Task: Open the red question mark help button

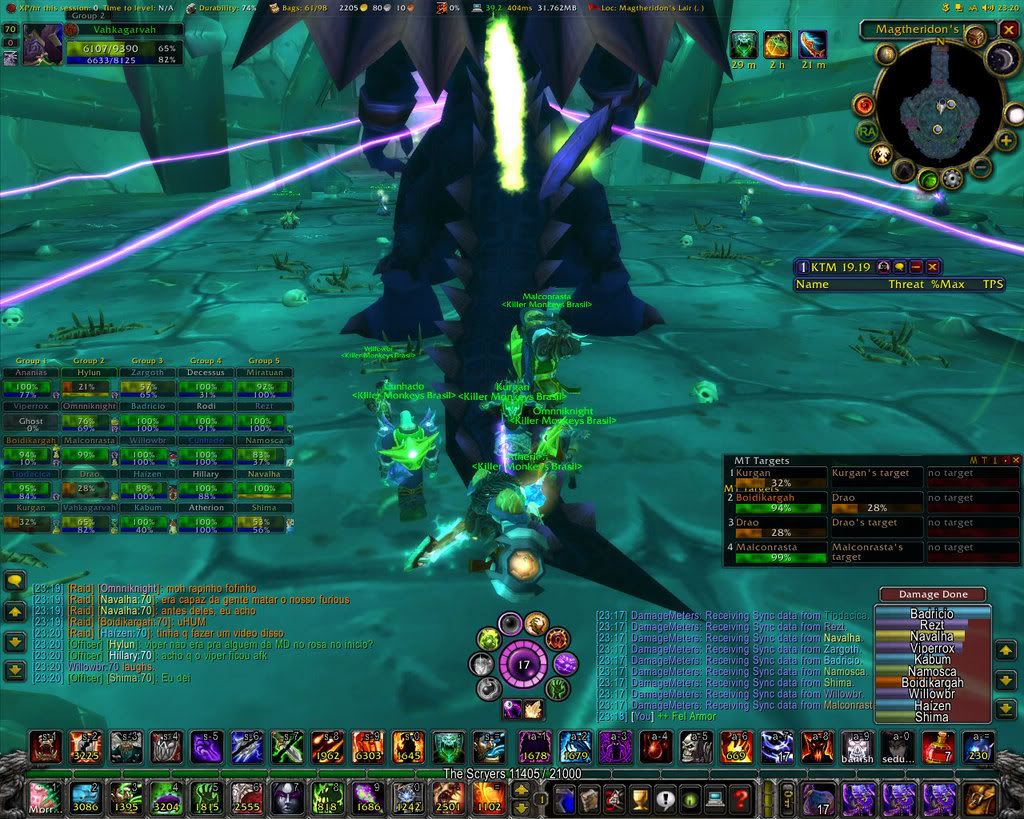Action: 739,798
